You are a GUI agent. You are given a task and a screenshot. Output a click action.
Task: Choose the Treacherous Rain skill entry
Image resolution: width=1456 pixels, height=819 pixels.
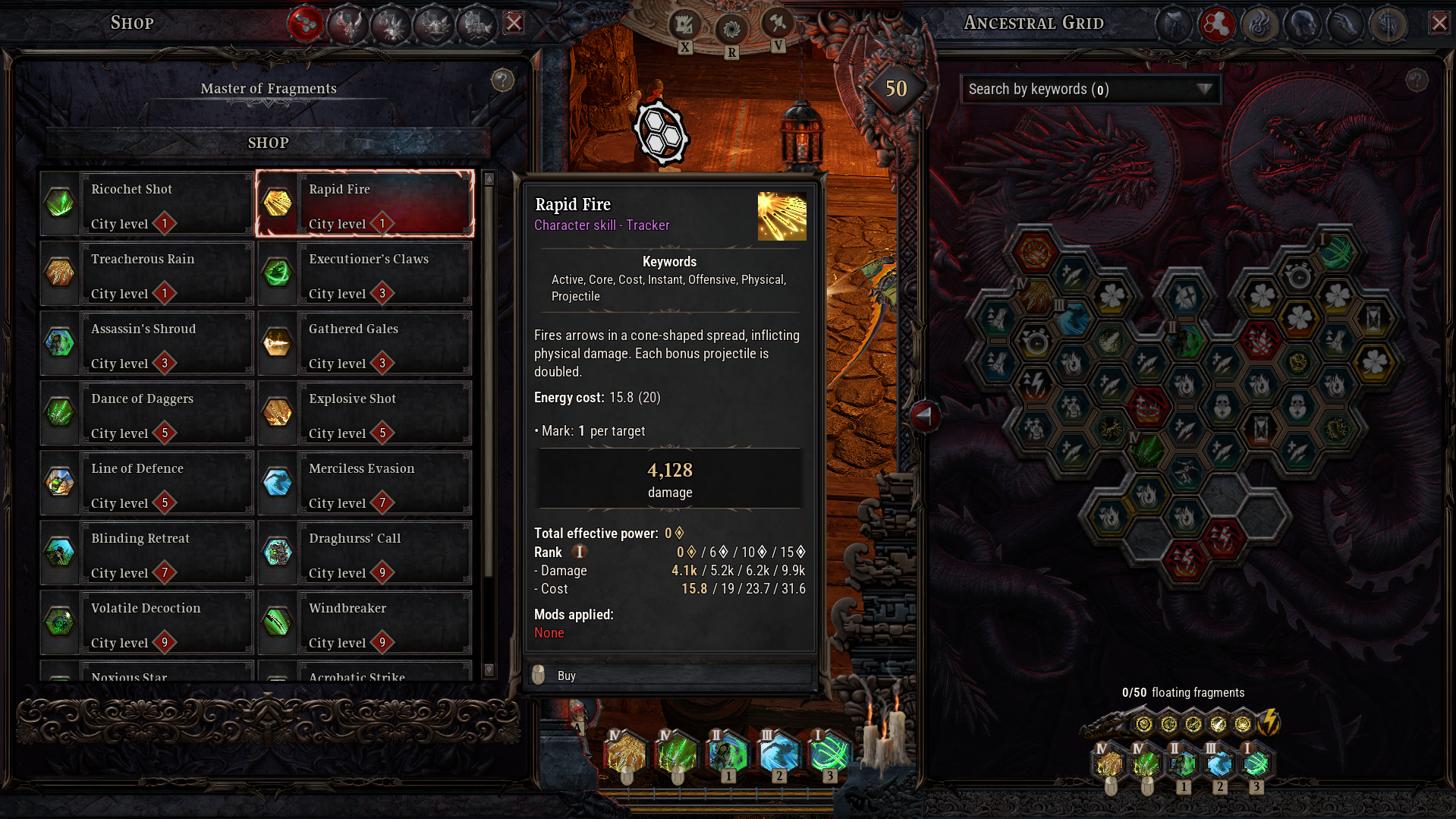(x=147, y=274)
